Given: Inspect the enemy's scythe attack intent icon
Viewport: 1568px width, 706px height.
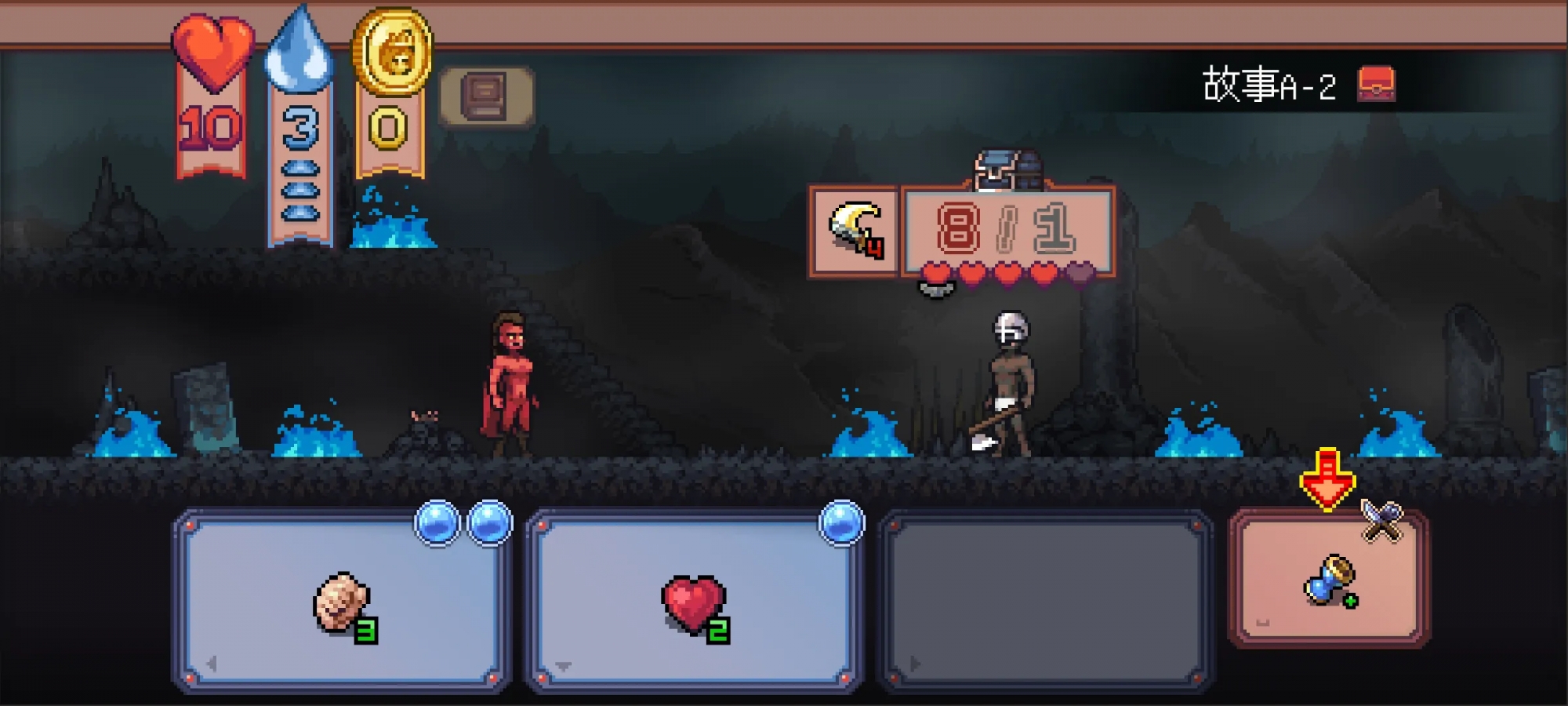Looking at the screenshot, I should tap(855, 231).
